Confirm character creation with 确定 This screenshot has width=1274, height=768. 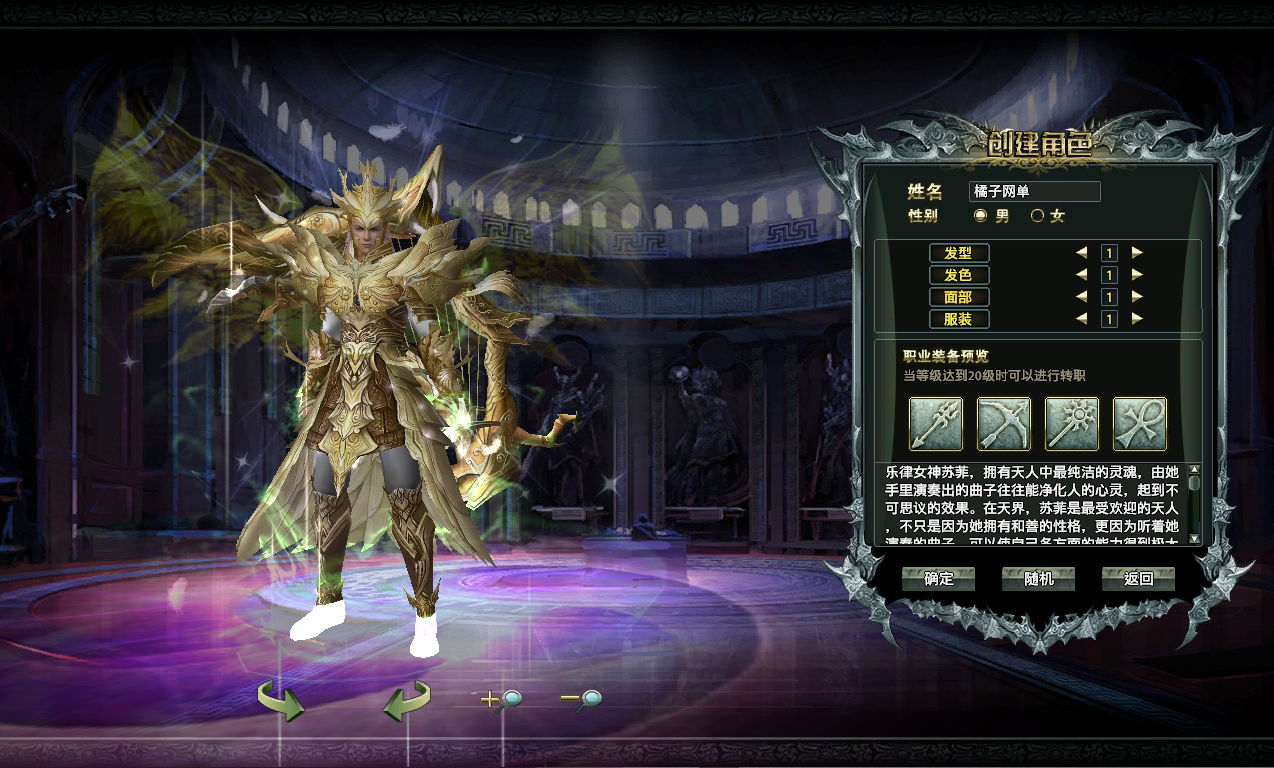(938, 579)
